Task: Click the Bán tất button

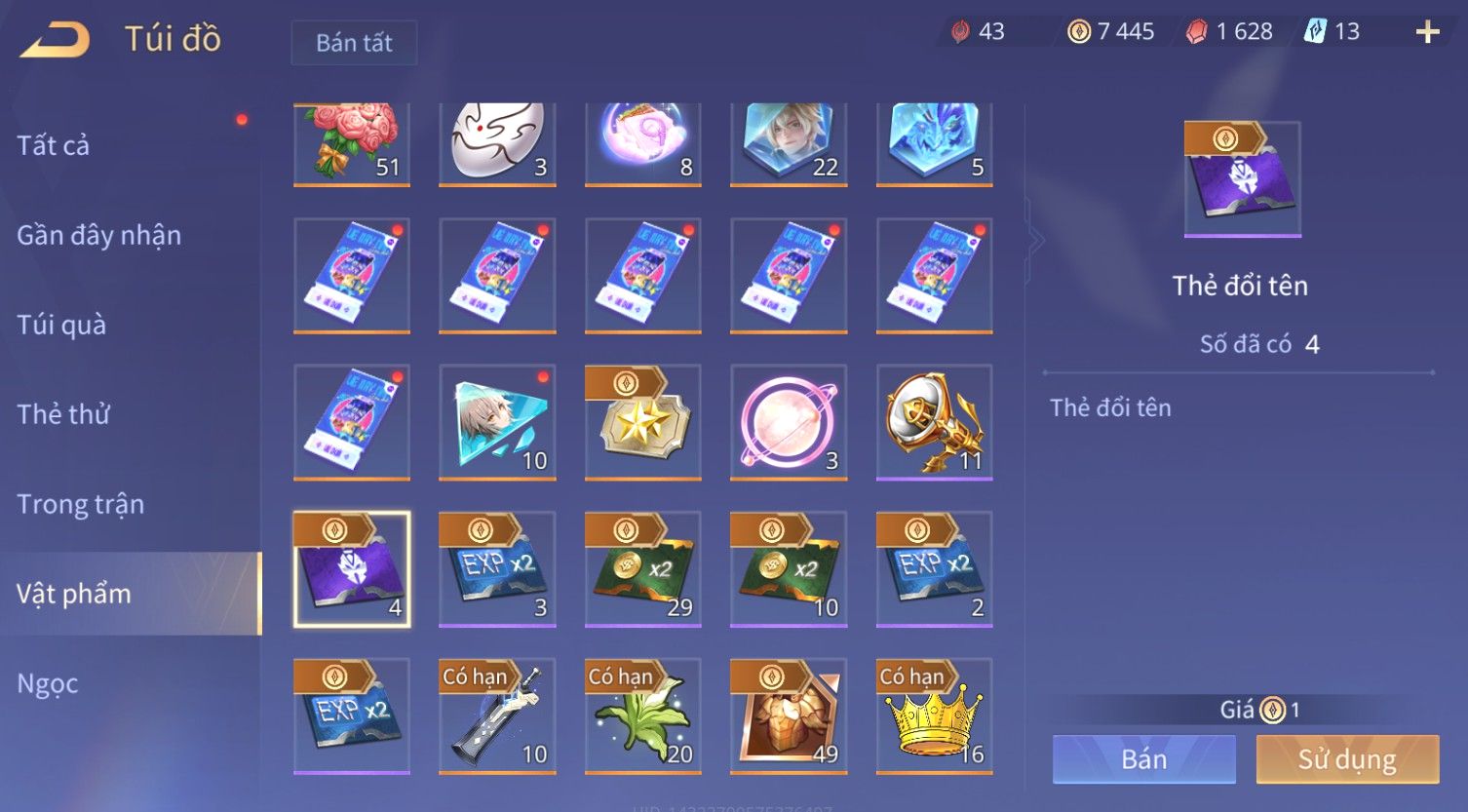Action: 354,43
